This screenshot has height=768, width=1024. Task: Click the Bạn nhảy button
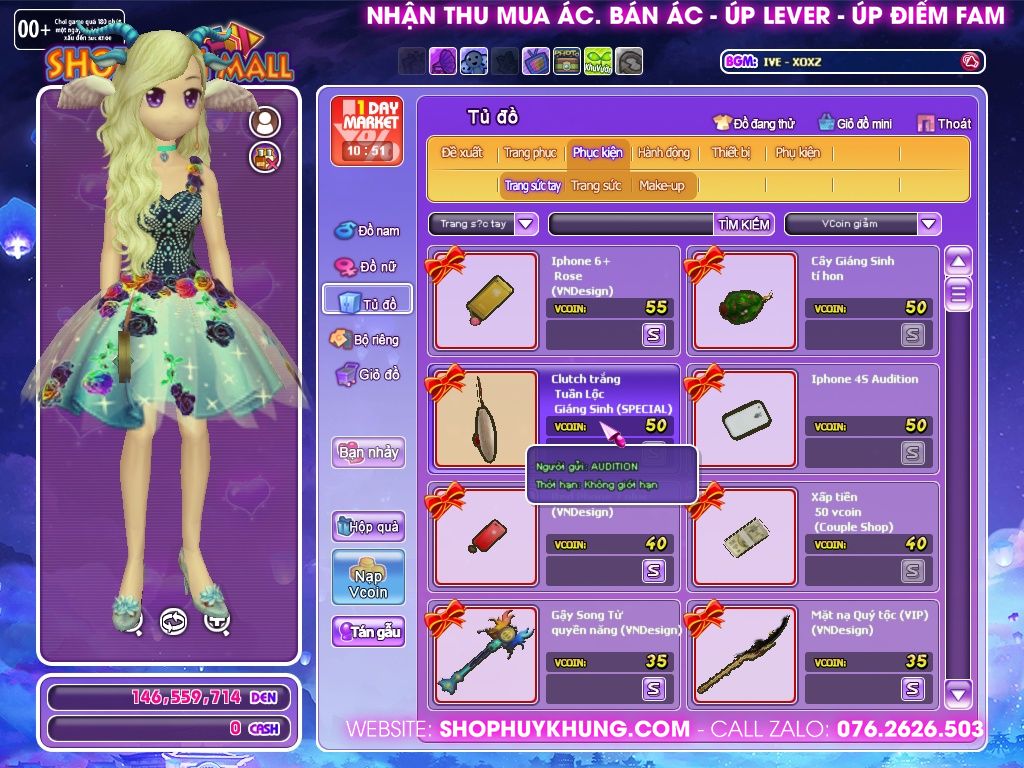367,452
